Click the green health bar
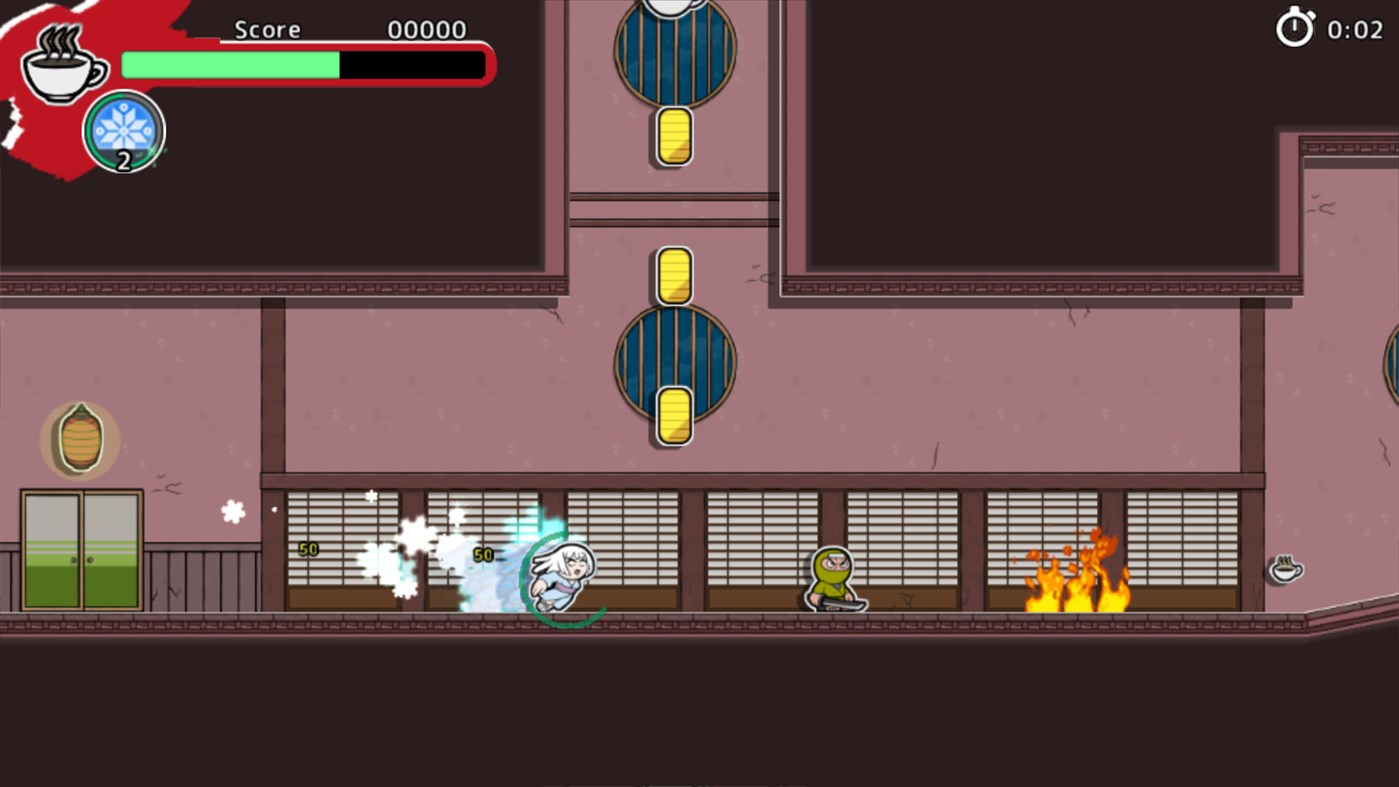The image size is (1399, 787). [x=228, y=64]
